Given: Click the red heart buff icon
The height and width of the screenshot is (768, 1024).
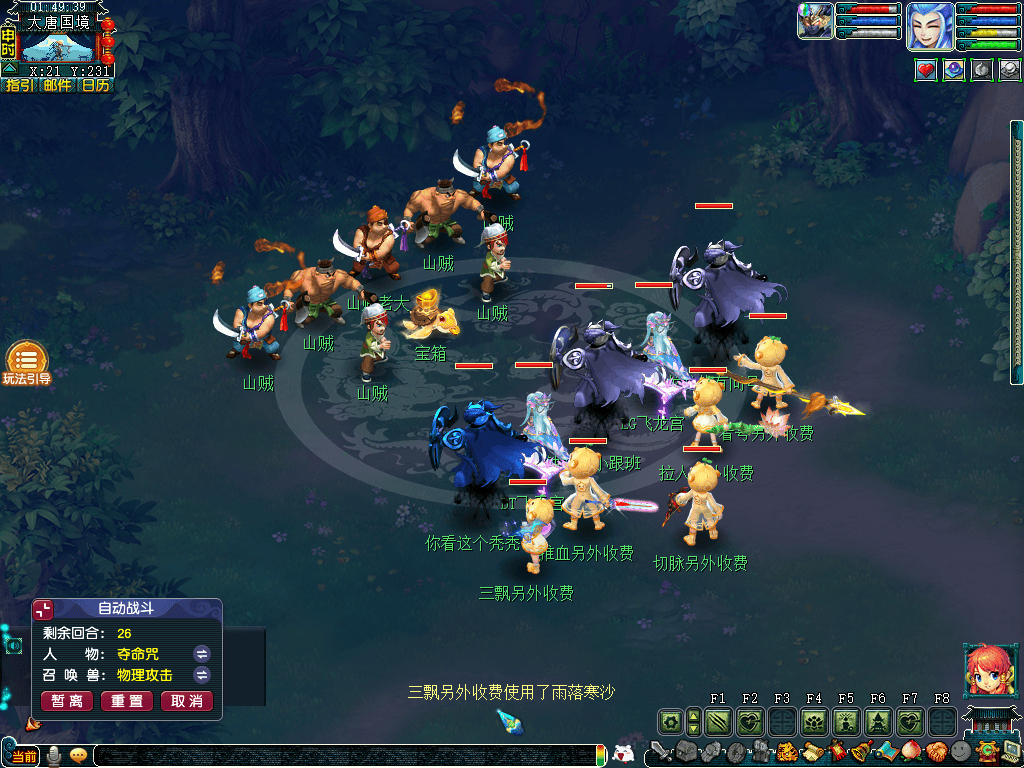Looking at the screenshot, I should (x=926, y=70).
